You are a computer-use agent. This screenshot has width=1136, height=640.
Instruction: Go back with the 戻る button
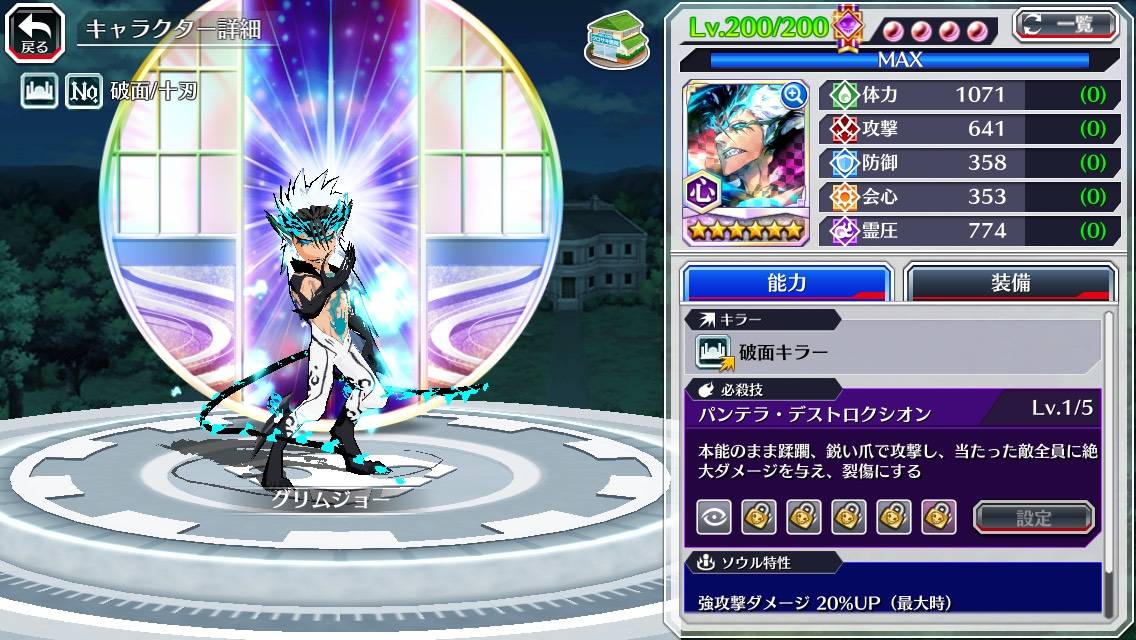tap(34, 31)
